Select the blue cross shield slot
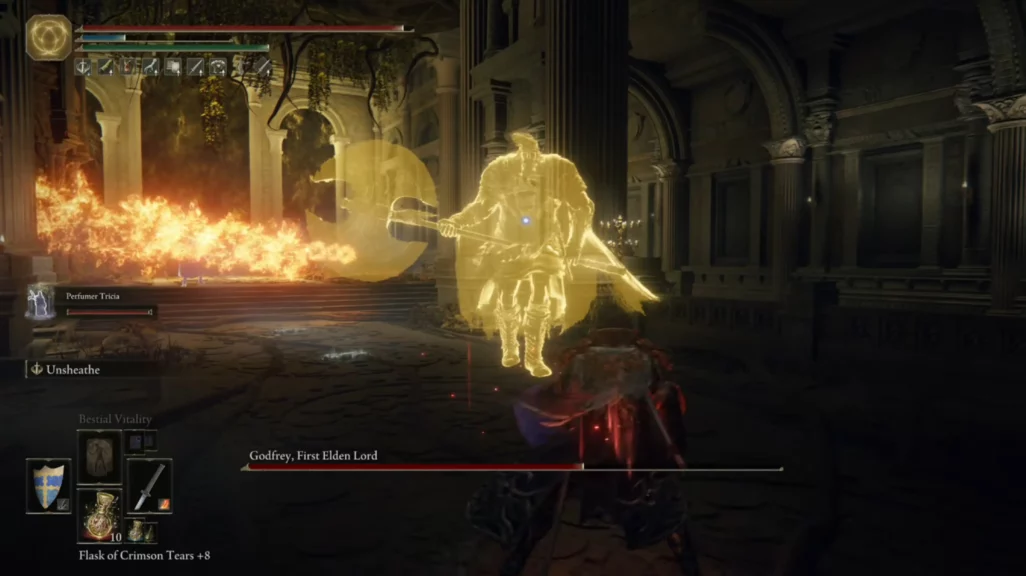This screenshot has height=576, width=1026. pyautogui.click(x=48, y=486)
